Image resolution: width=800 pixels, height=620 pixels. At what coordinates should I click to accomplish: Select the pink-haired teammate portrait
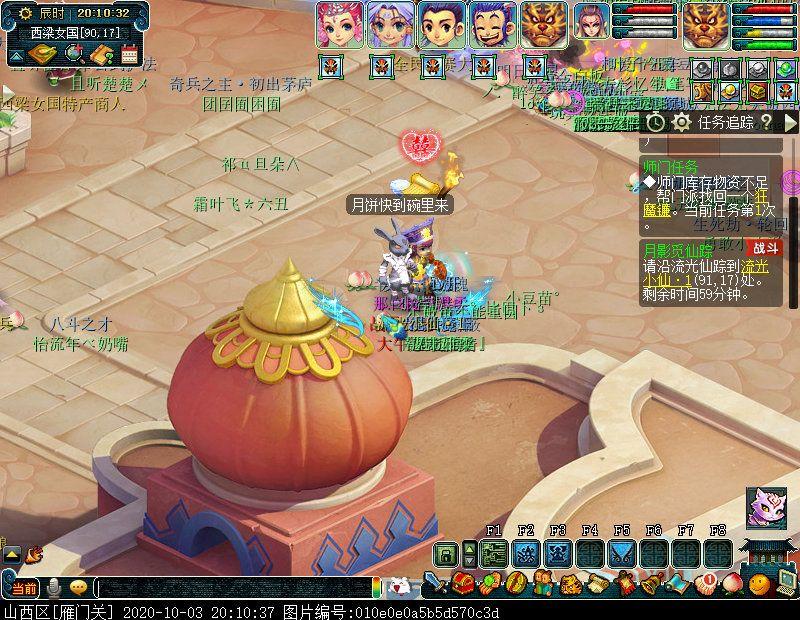(340, 24)
